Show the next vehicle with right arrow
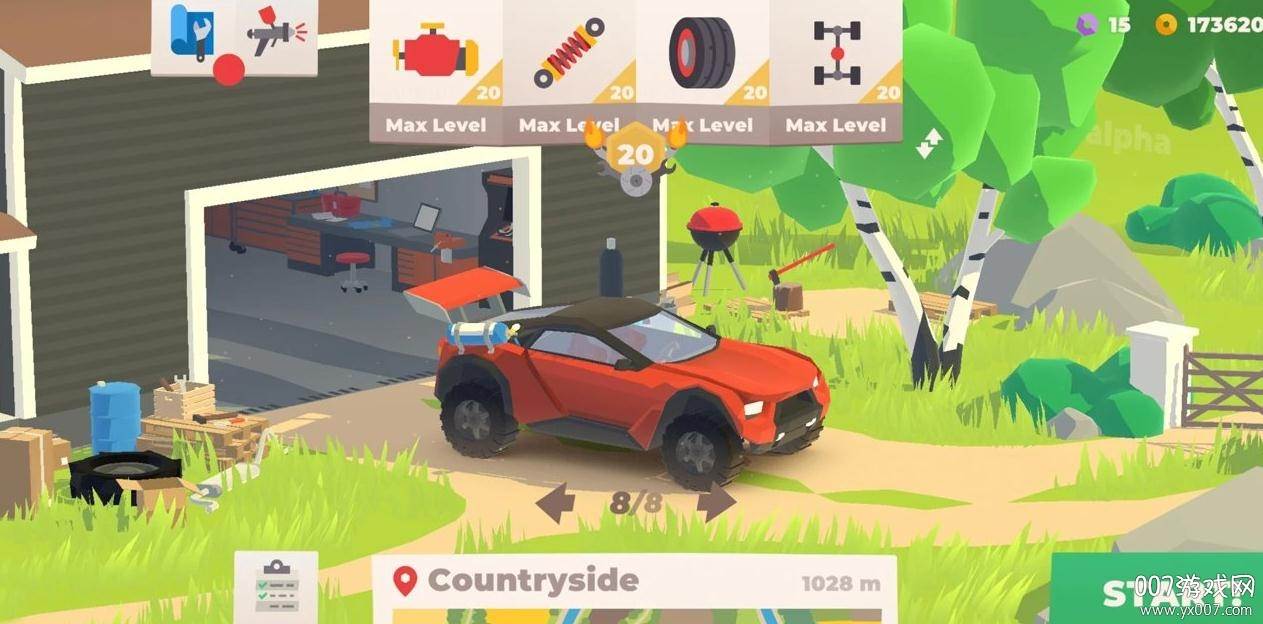This screenshot has height=624, width=1263. 715,502
